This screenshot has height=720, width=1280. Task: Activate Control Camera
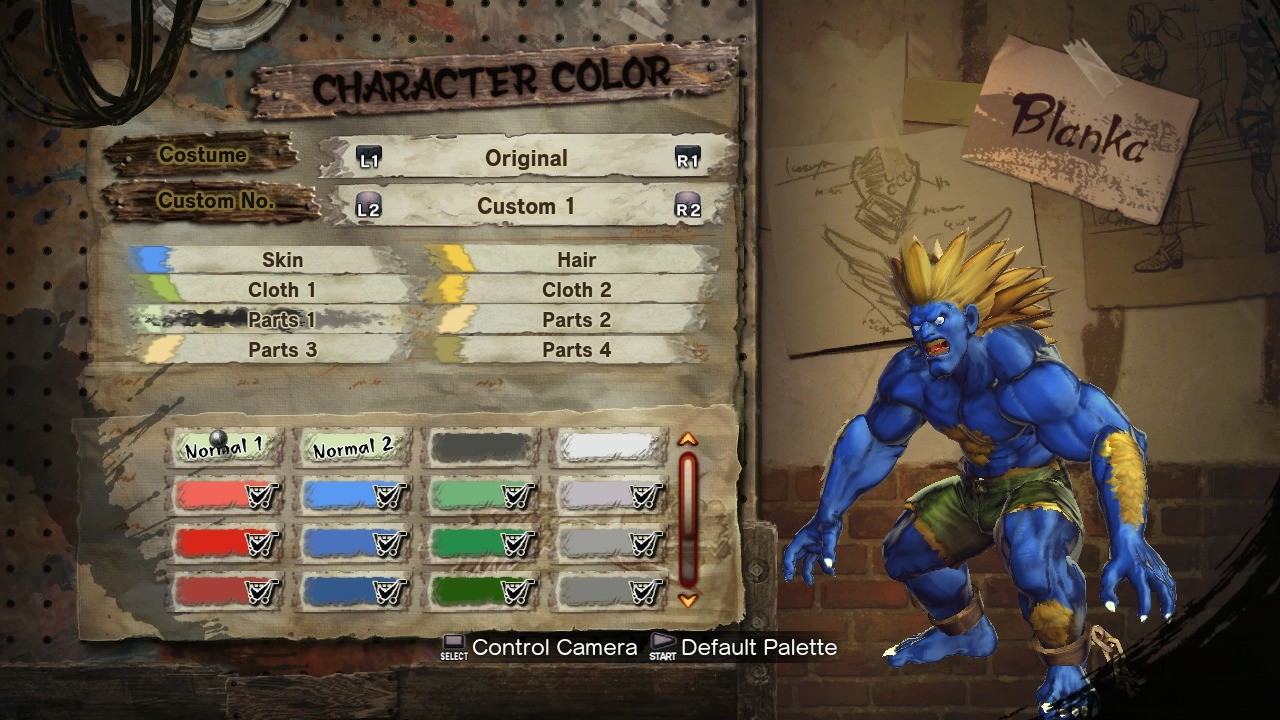pyautogui.click(x=555, y=647)
